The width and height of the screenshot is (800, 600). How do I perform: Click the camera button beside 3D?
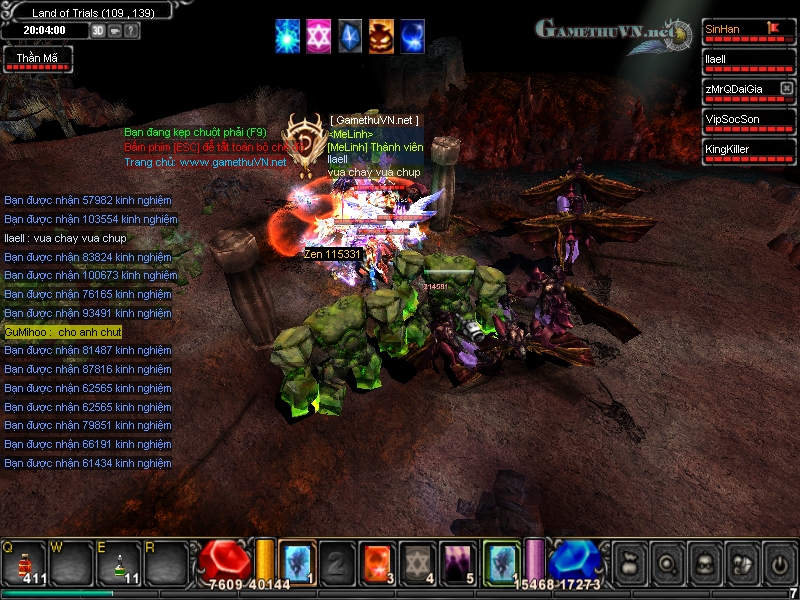click(x=115, y=31)
